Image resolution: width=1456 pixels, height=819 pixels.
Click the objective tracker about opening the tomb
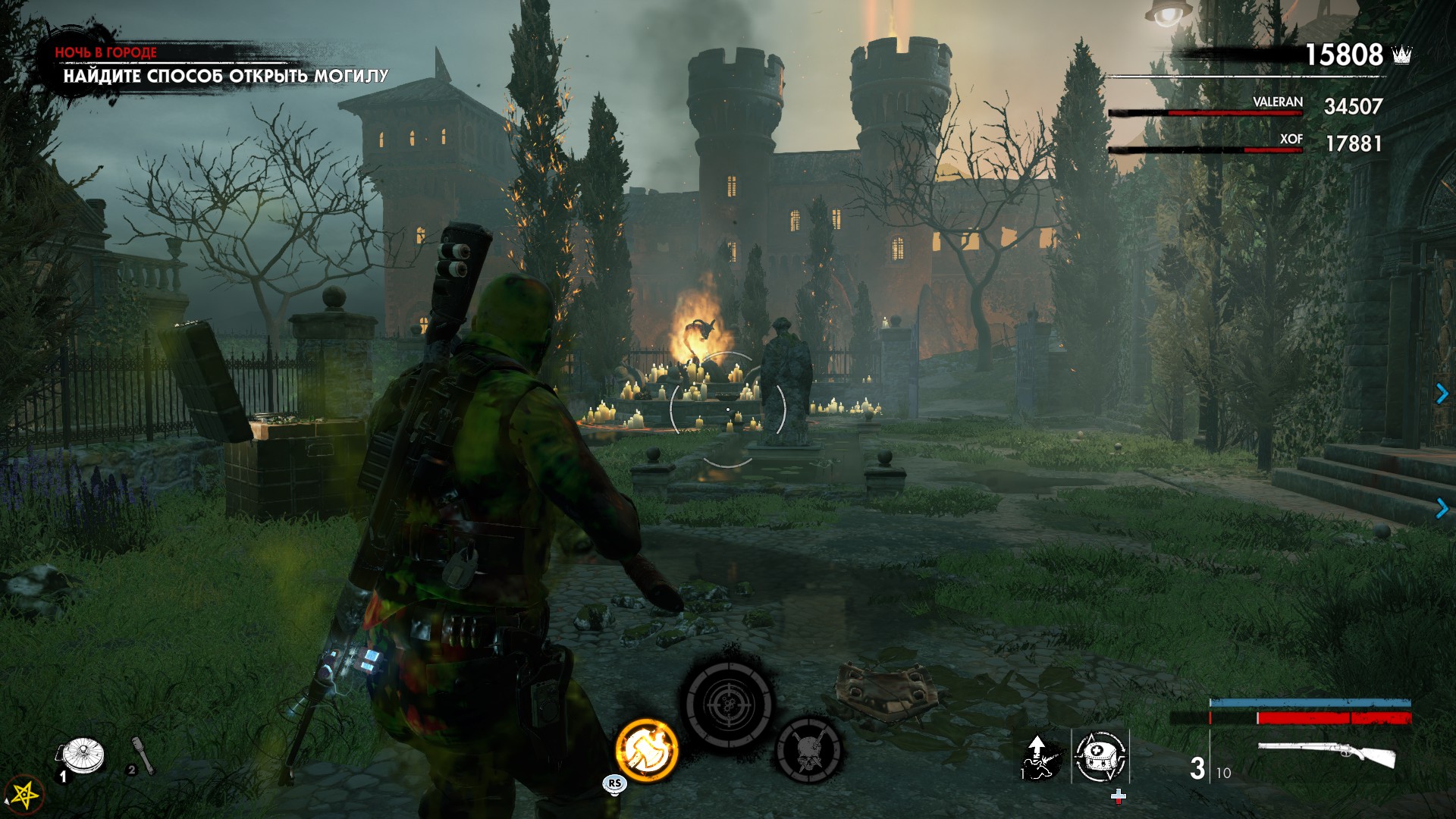(x=225, y=76)
